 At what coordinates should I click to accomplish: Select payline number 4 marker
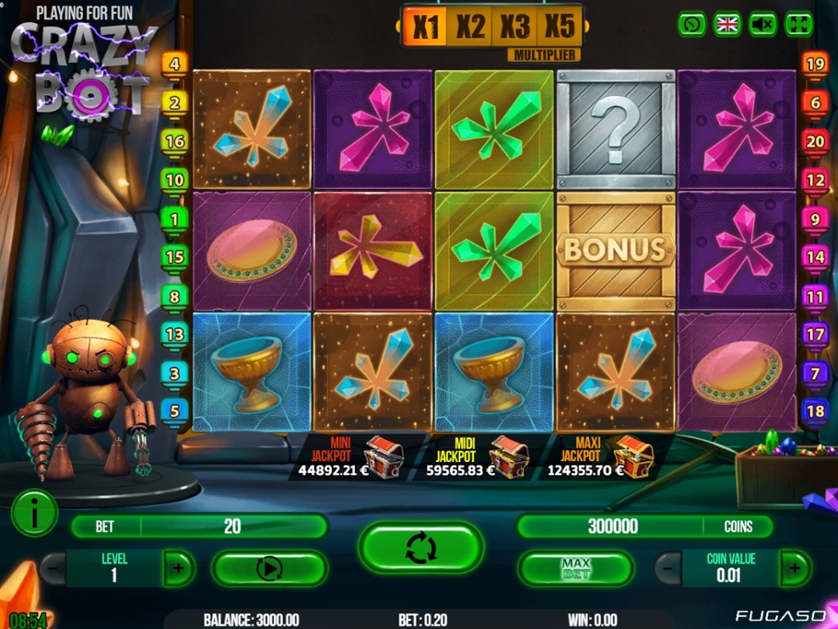point(175,64)
